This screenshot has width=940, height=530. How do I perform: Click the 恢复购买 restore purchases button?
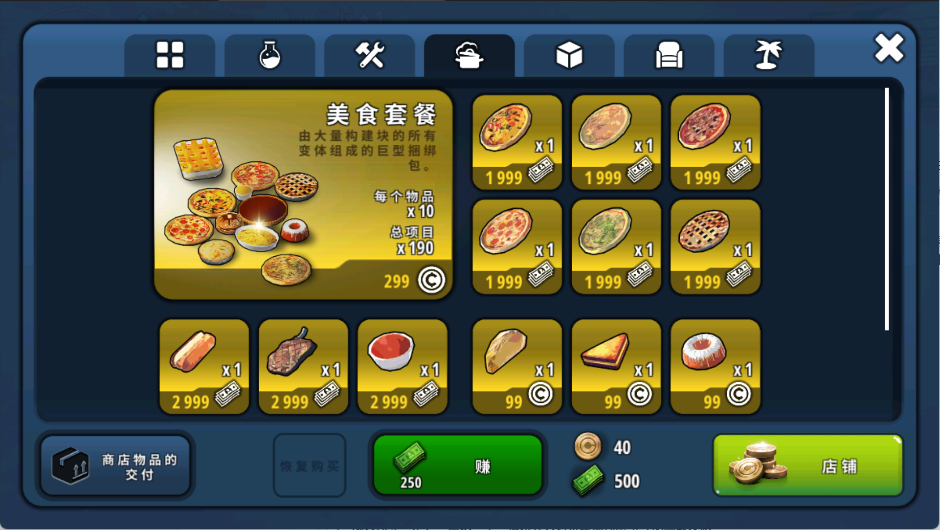point(309,466)
